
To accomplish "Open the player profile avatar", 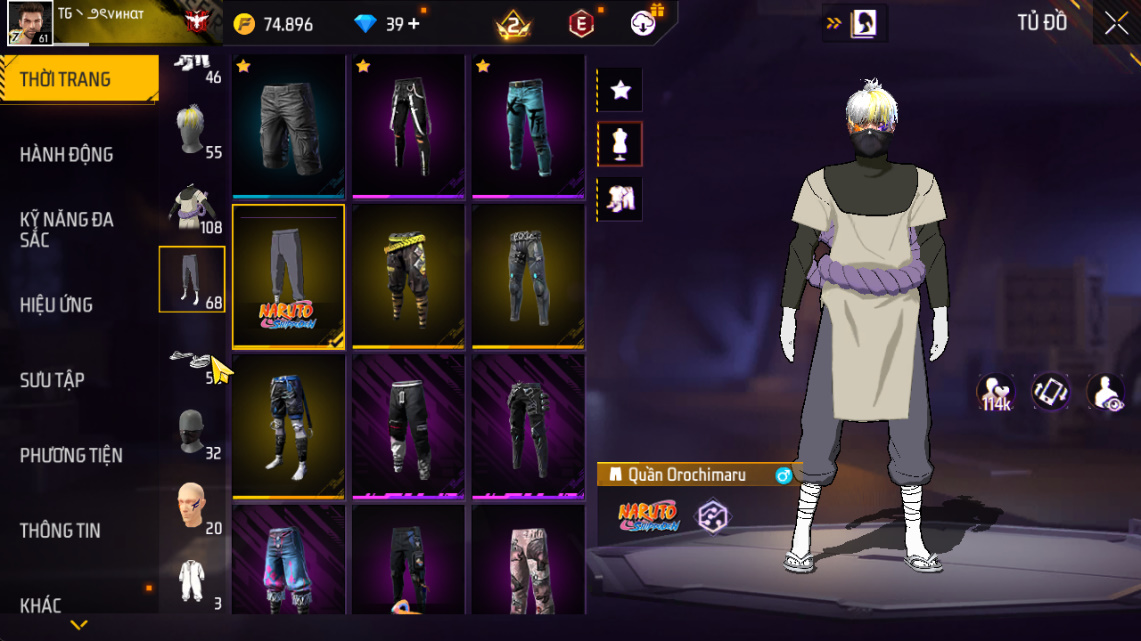I will 31,23.
